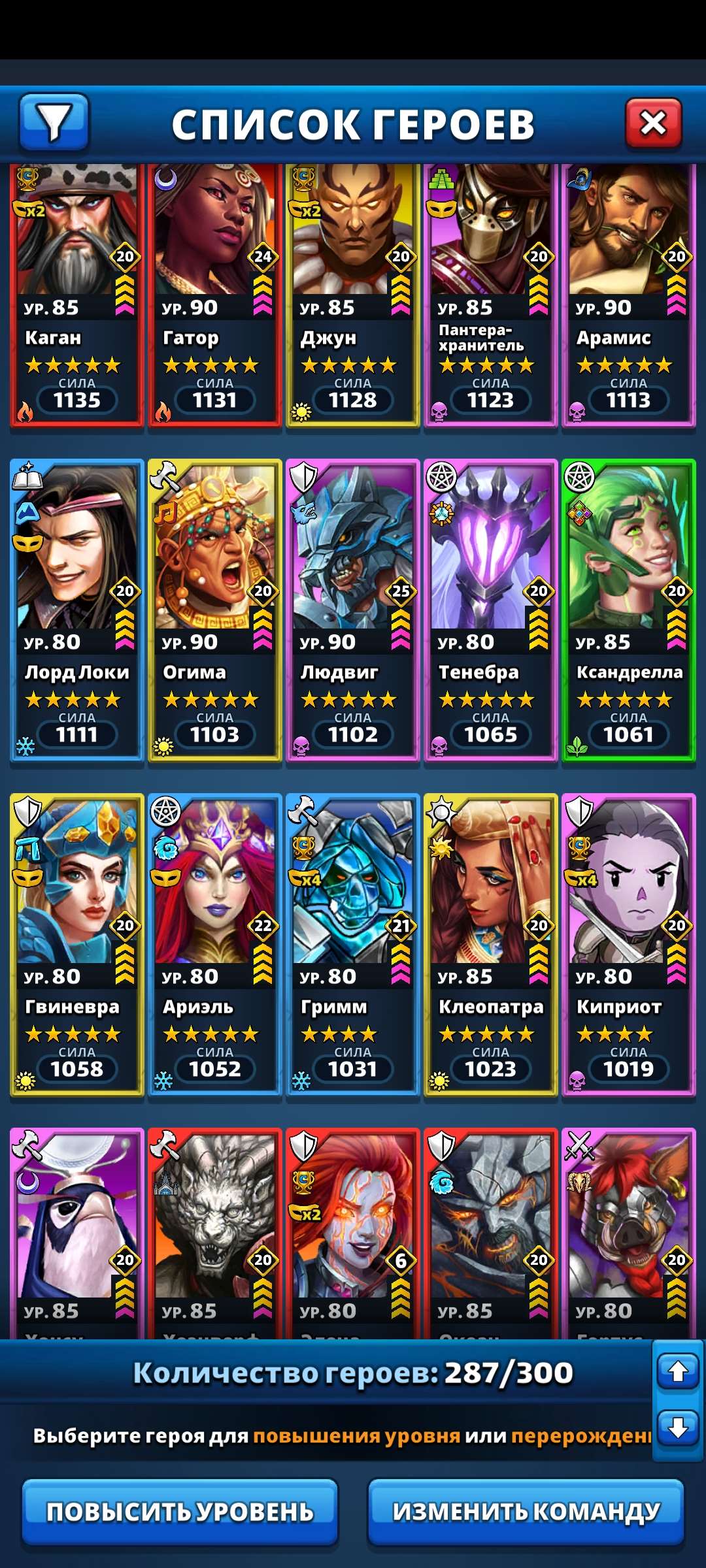
Task: Select the Пантера-хранитель hero card
Action: click(491, 294)
